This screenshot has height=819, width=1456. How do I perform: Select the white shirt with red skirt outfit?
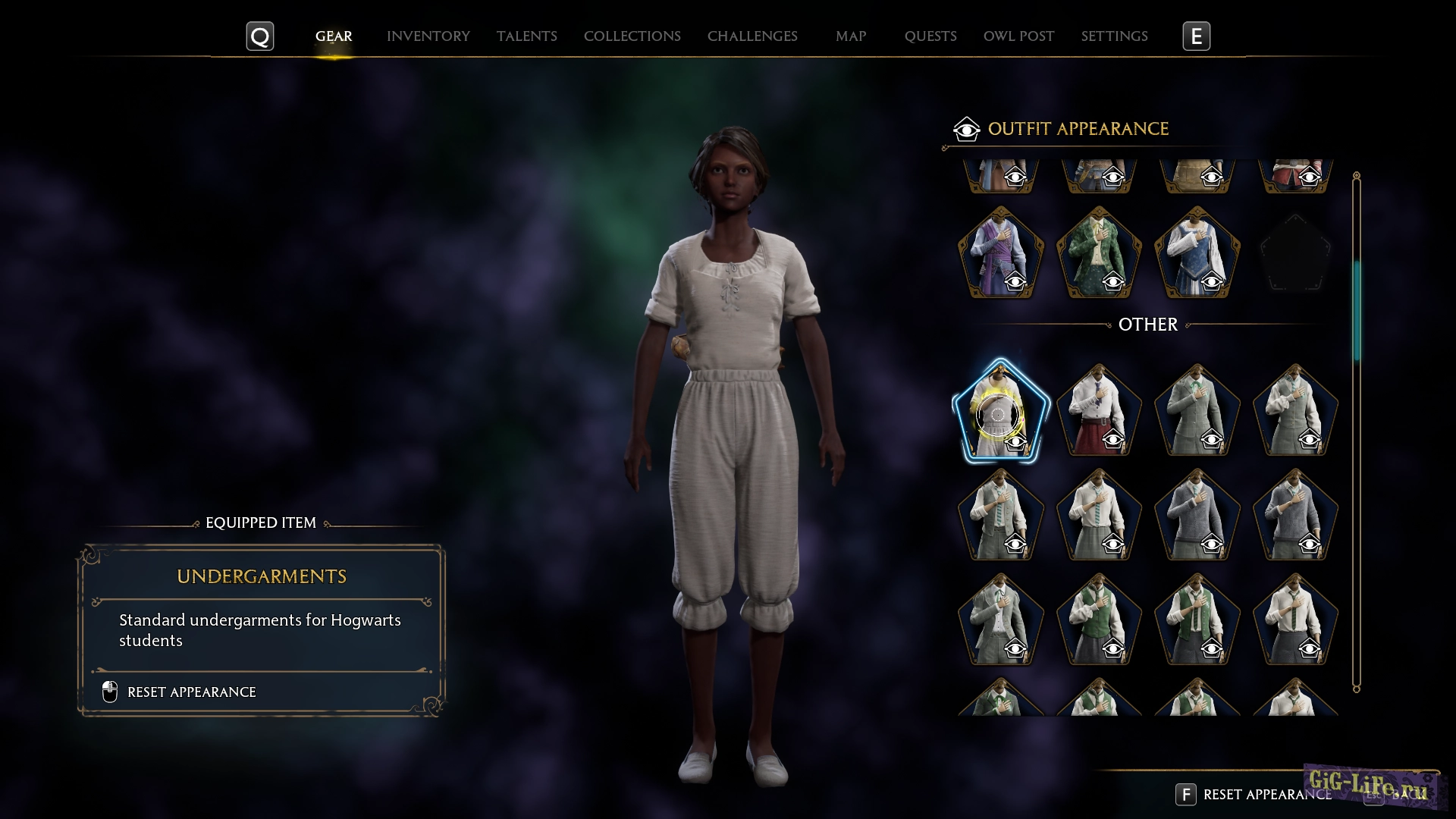pos(1098,412)
